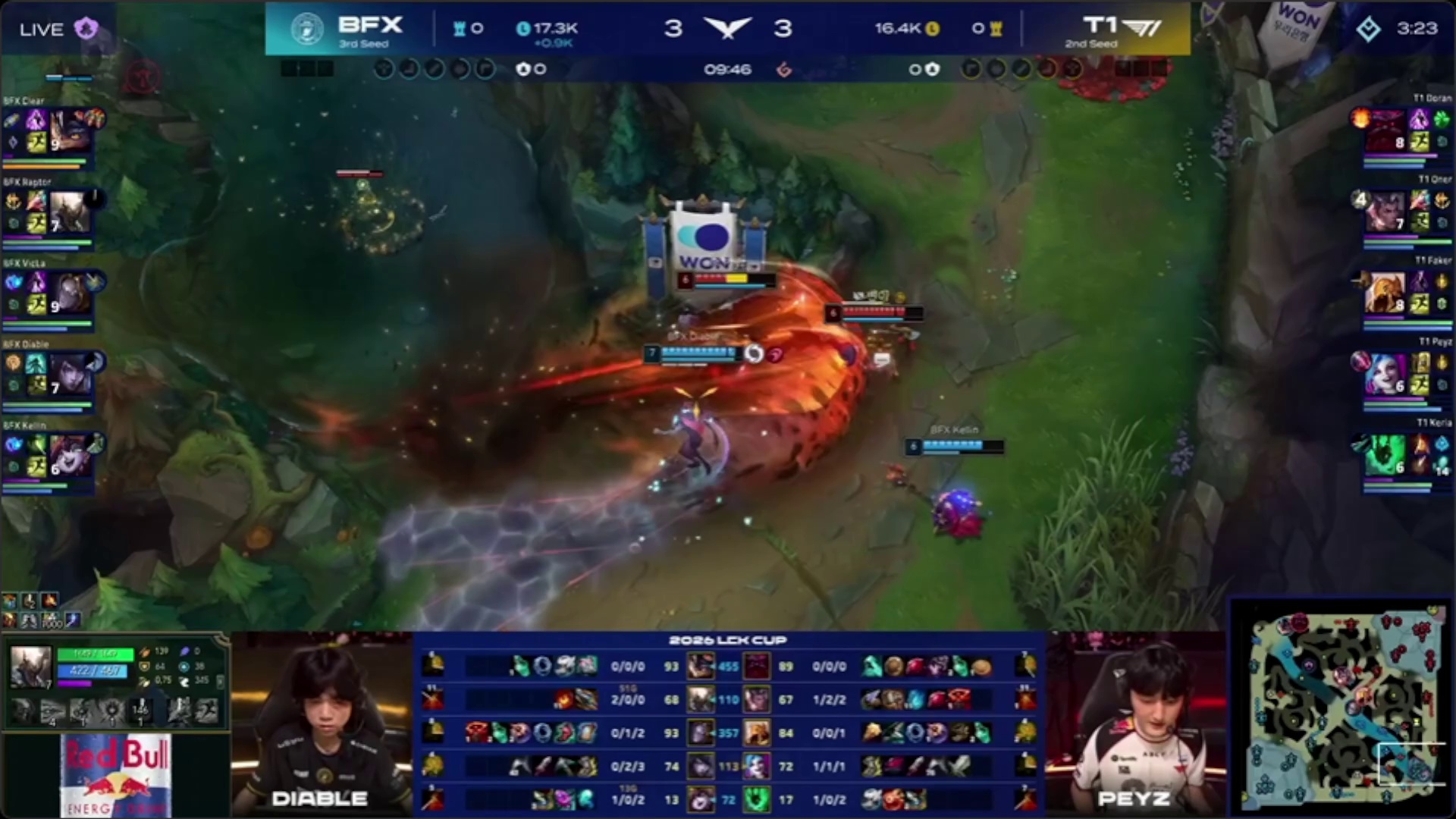Pick BFX Kellin's champion portrait

70,455
